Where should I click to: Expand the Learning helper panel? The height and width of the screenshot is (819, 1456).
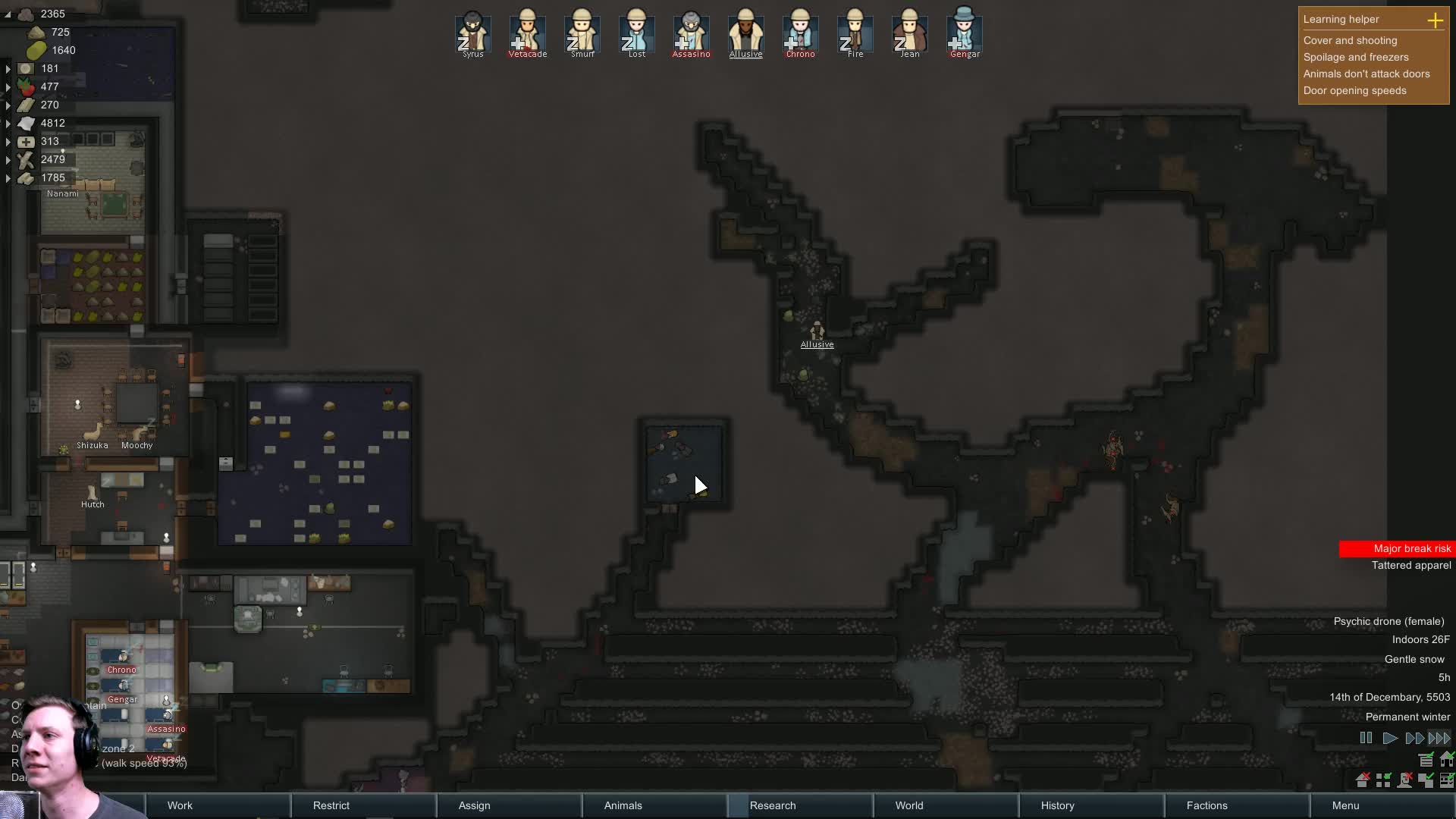(x=1435, y=20)
